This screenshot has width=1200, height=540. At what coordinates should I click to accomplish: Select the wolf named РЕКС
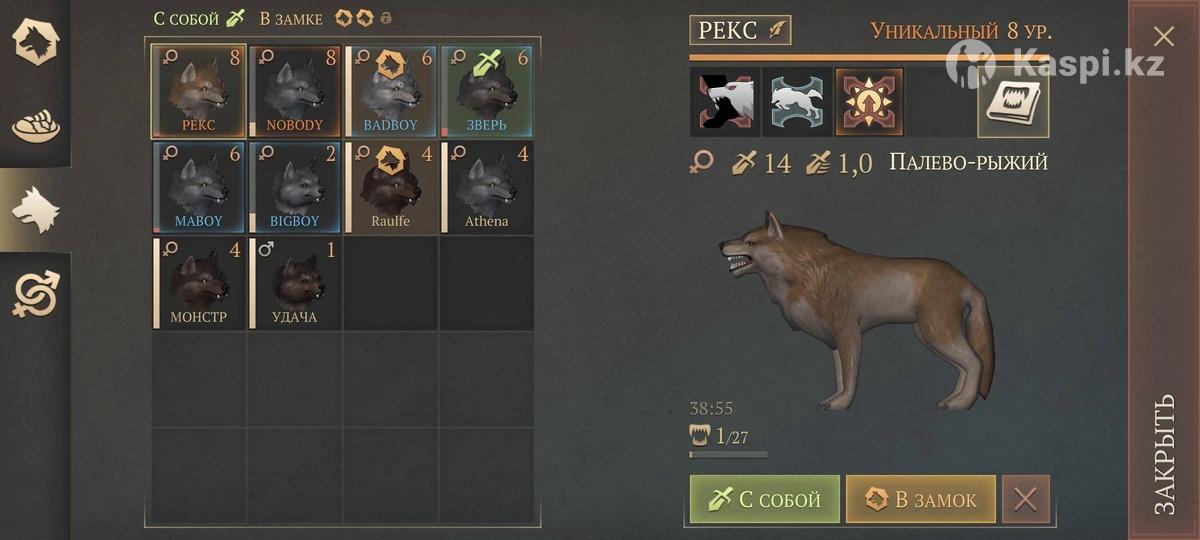[x=198, y=90]
